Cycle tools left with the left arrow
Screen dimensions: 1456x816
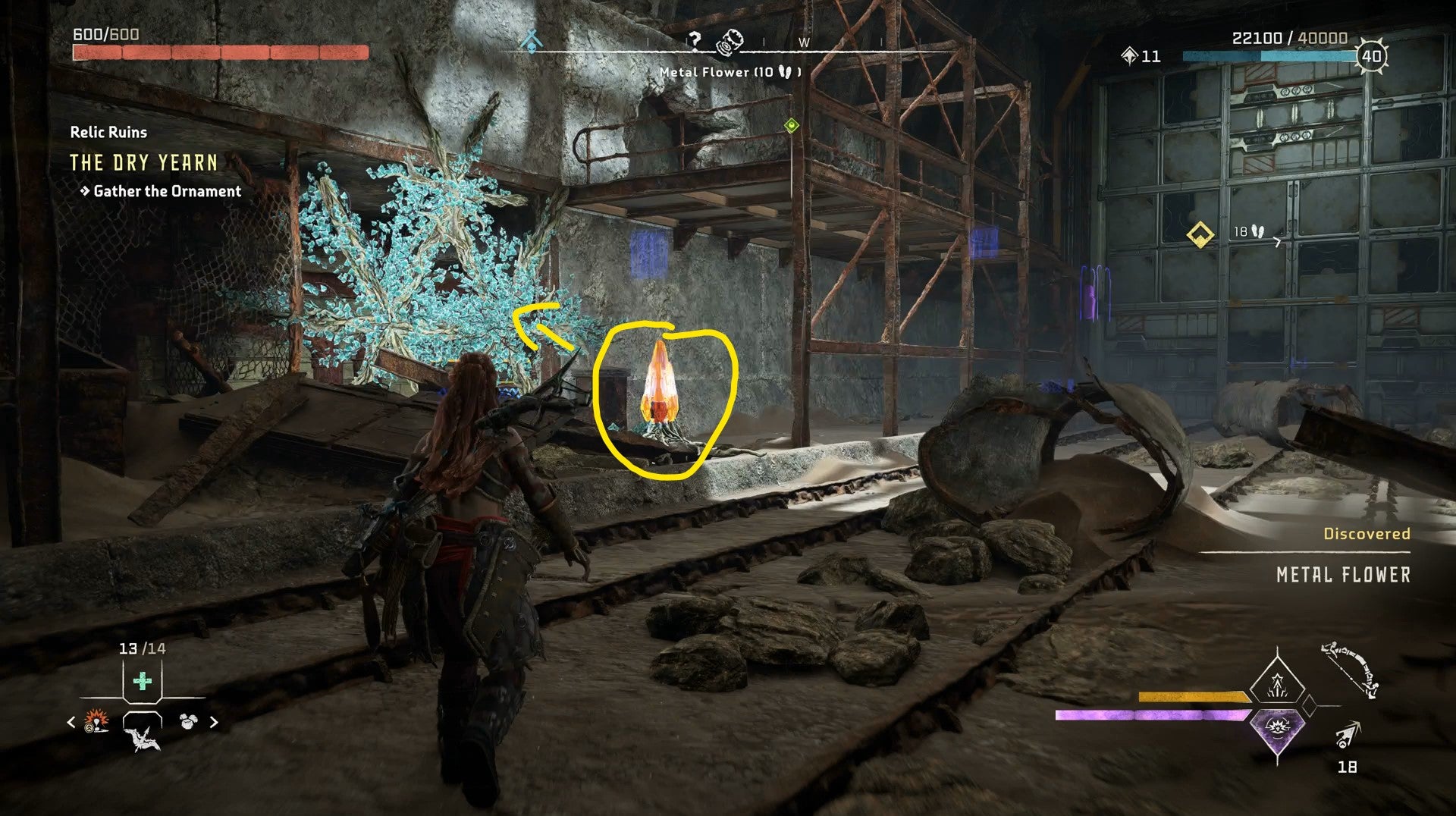coord(71,722)
